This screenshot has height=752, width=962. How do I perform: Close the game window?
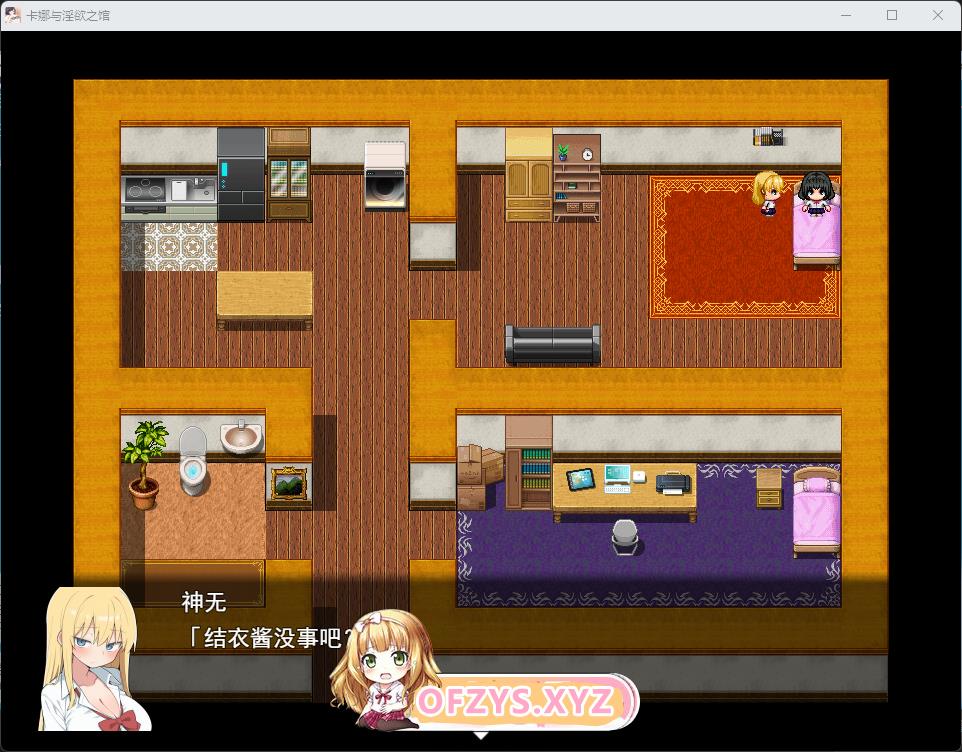[938, 15]
